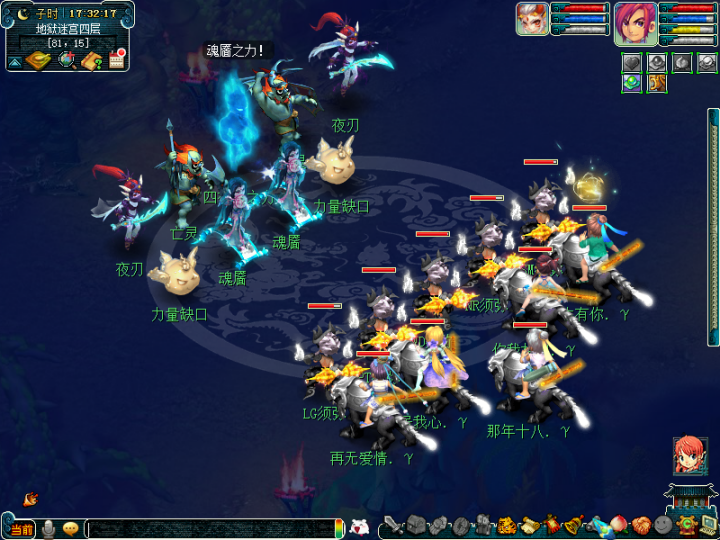The width and height of the screenshot is (720, 540).
Task: Activate the microphone voice button
Action: [x=48, y=529]
